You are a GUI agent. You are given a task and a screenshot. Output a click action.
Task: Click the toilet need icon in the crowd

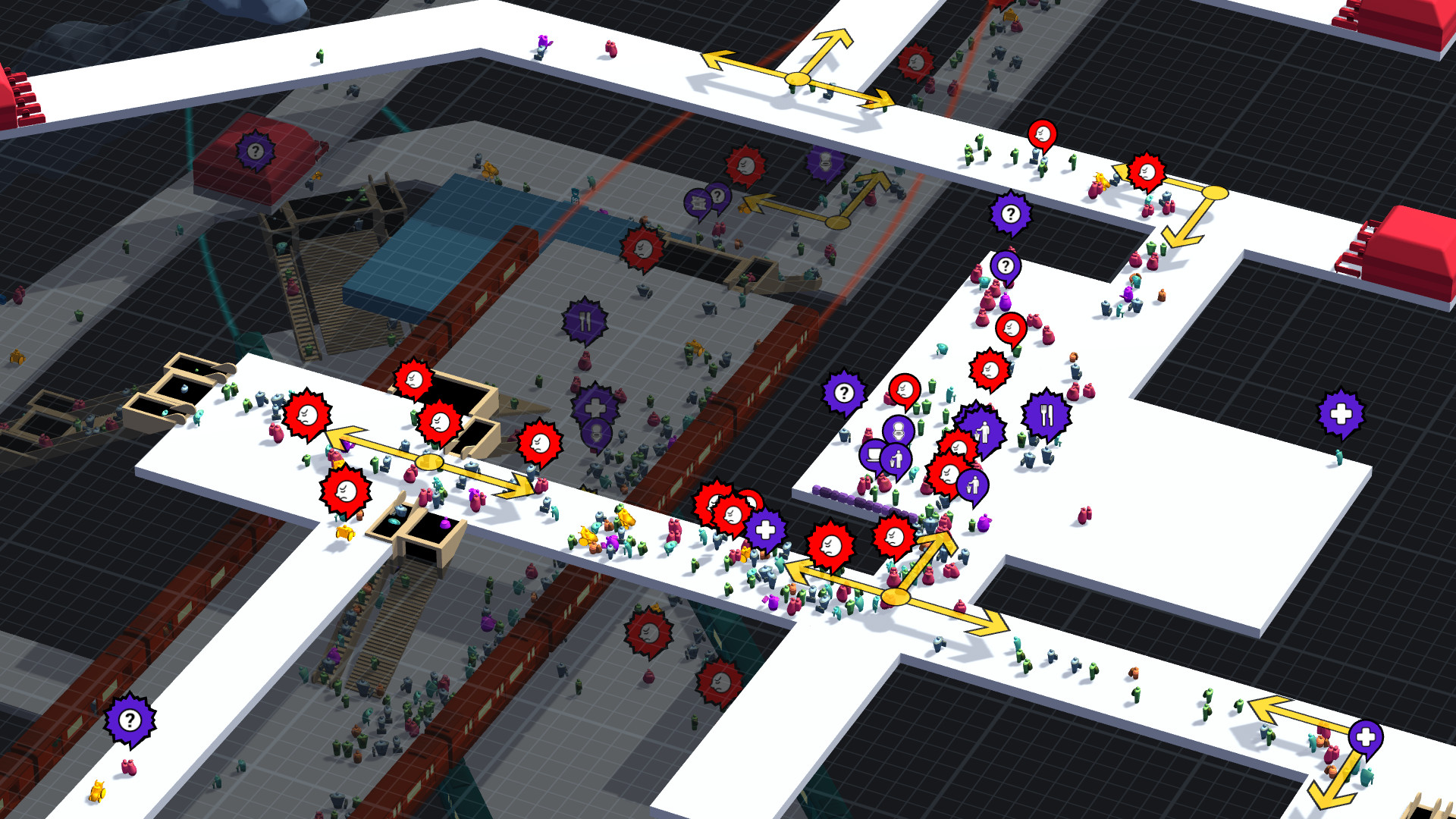pyautogui.click(x=898, y=431)
